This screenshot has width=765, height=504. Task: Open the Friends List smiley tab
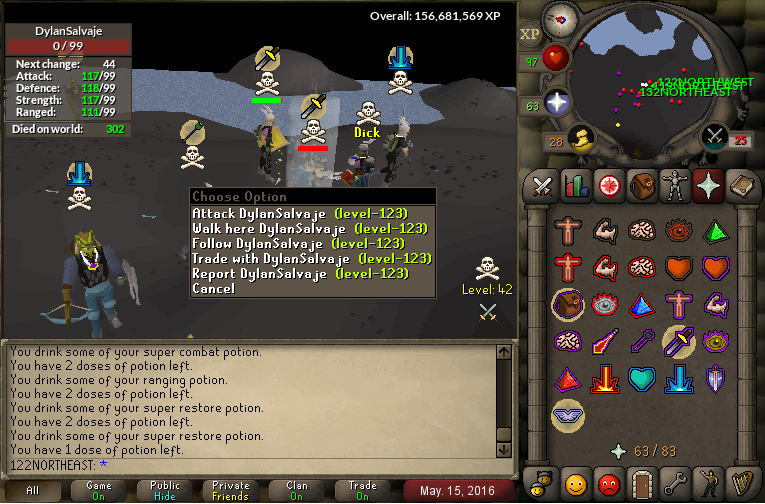click(x=575, y=483)
